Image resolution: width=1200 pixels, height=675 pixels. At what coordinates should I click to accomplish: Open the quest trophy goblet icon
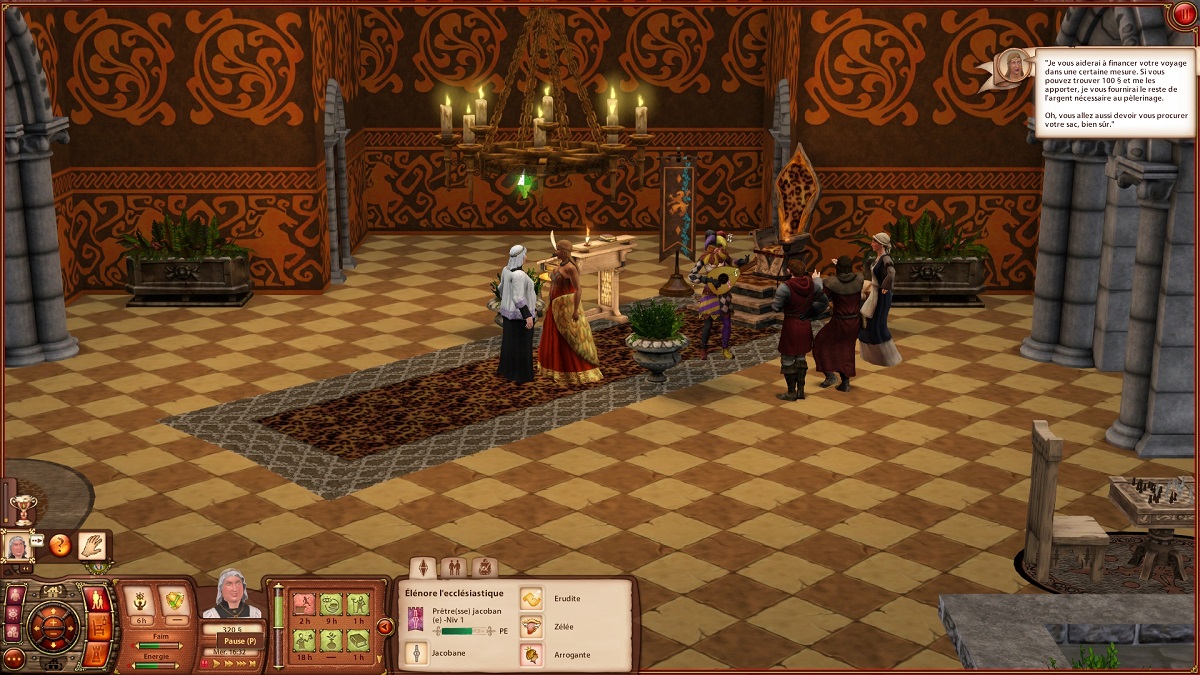point(22,507)
